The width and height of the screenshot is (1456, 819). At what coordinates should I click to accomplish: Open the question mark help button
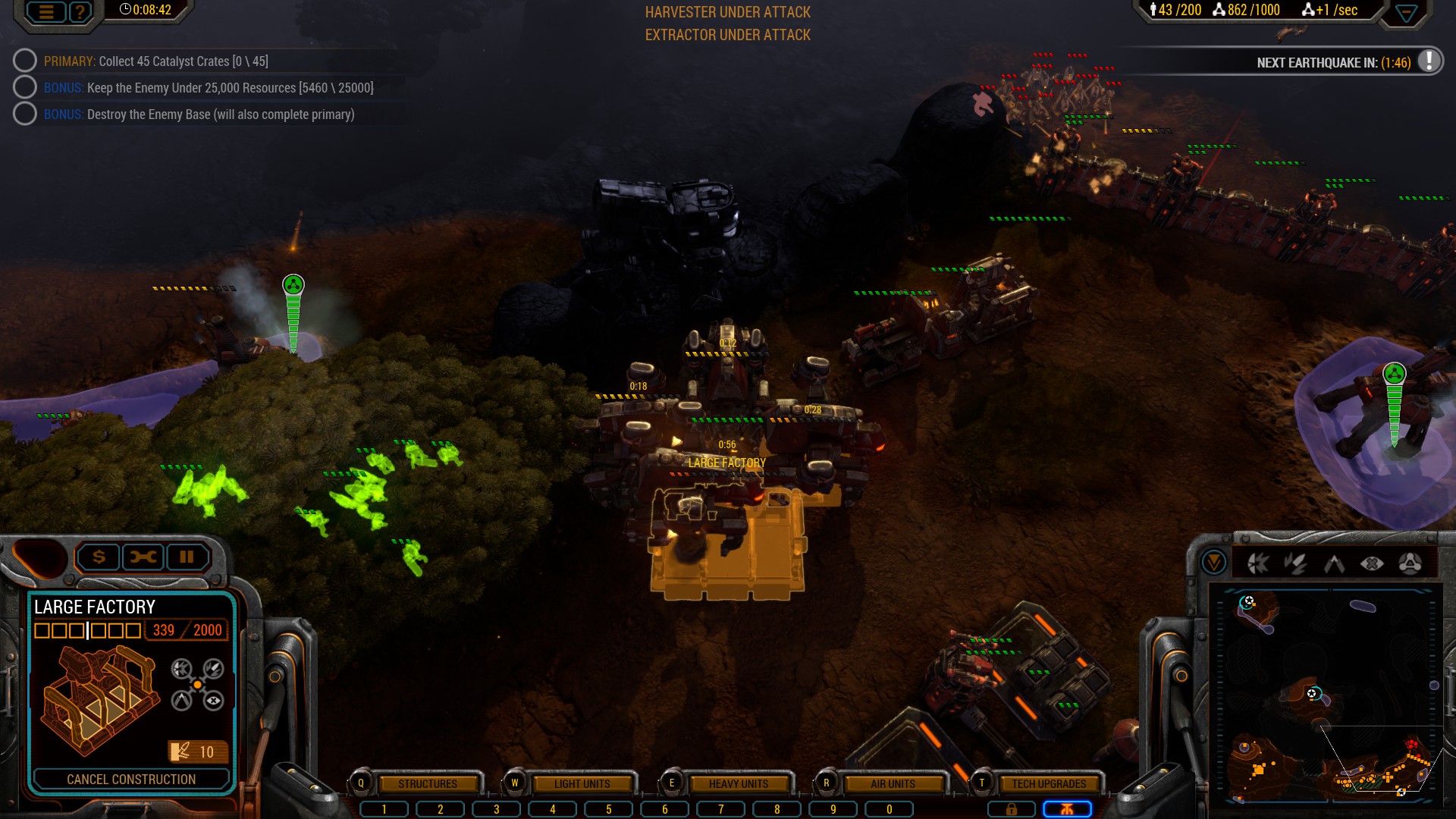coord(80,11)
